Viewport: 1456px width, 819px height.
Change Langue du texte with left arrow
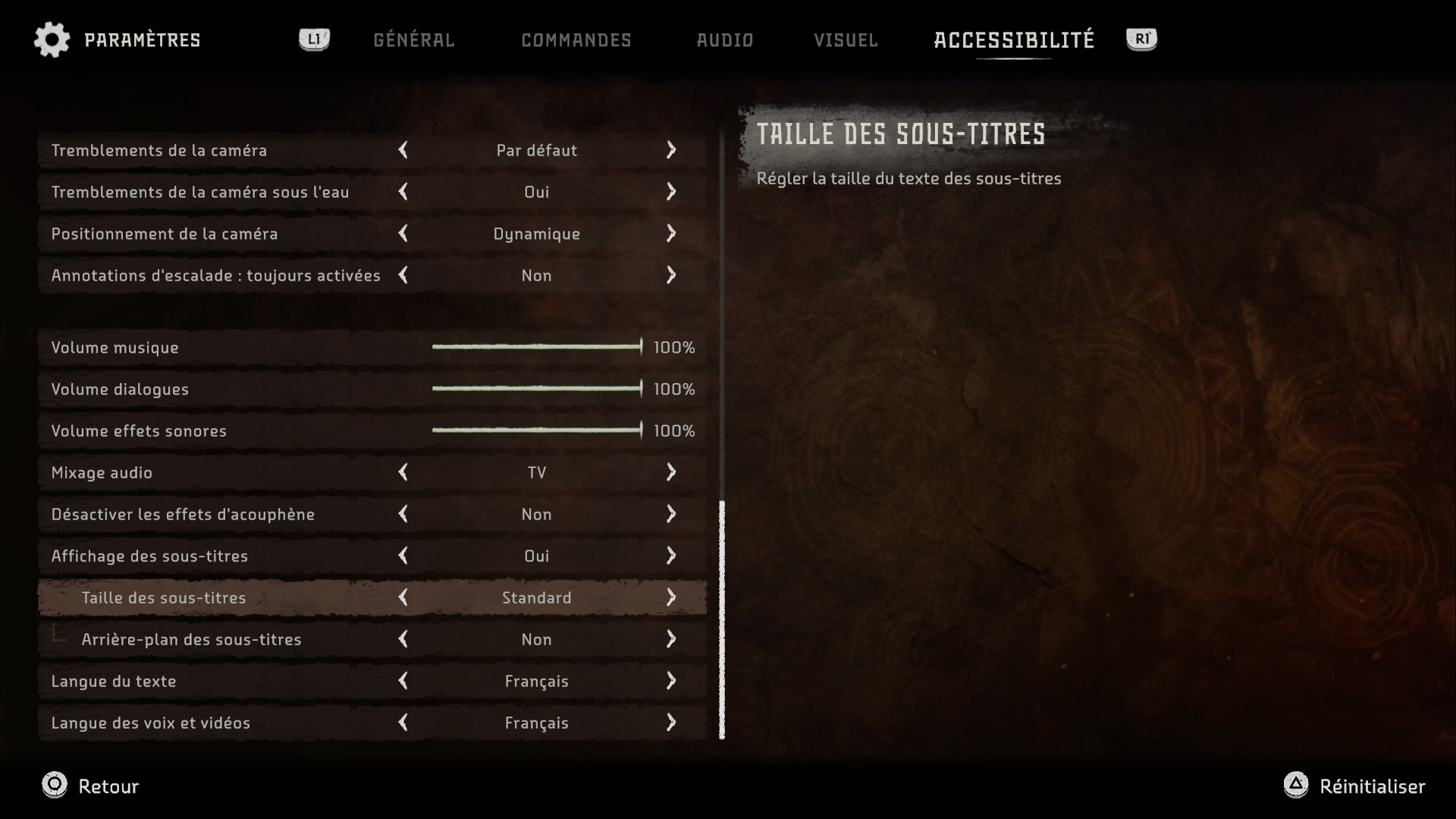pos(403,681)
